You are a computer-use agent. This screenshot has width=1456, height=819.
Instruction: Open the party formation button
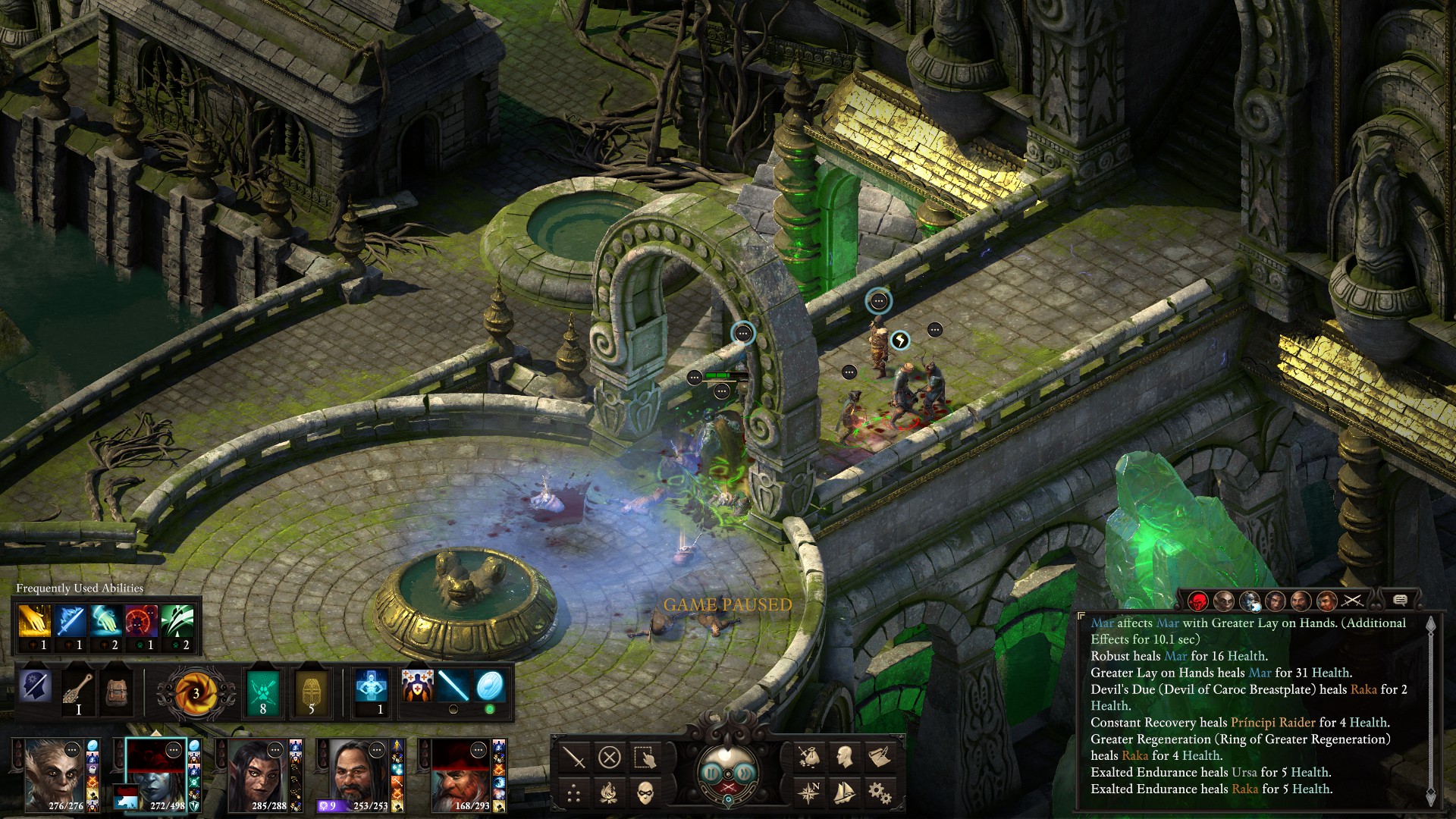pyautogui.click(x=574, y=794)
